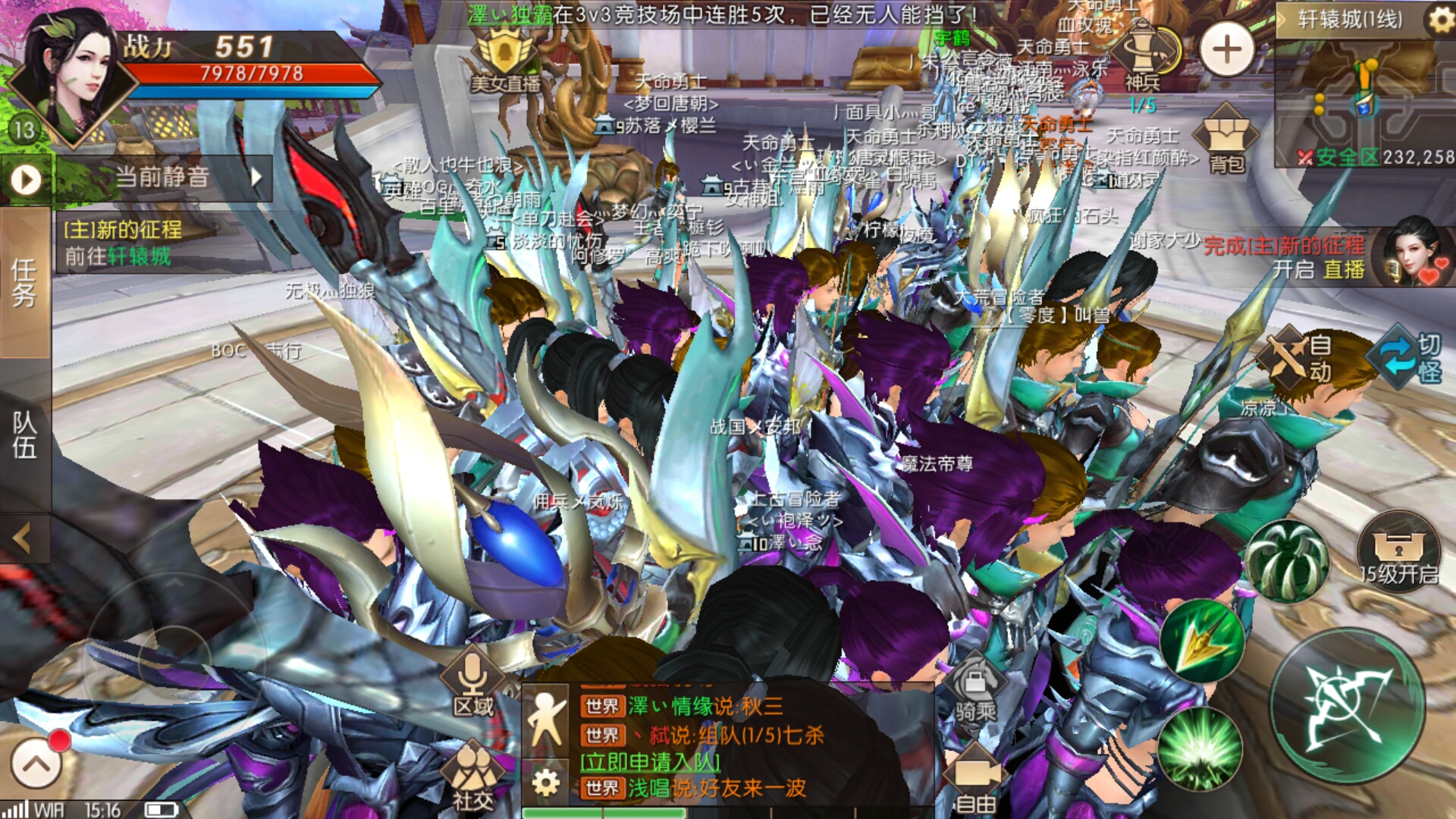The image size is (1456, 819).
Task: Switch to the 队伍 team tab
Action: (x=24, y=435)
